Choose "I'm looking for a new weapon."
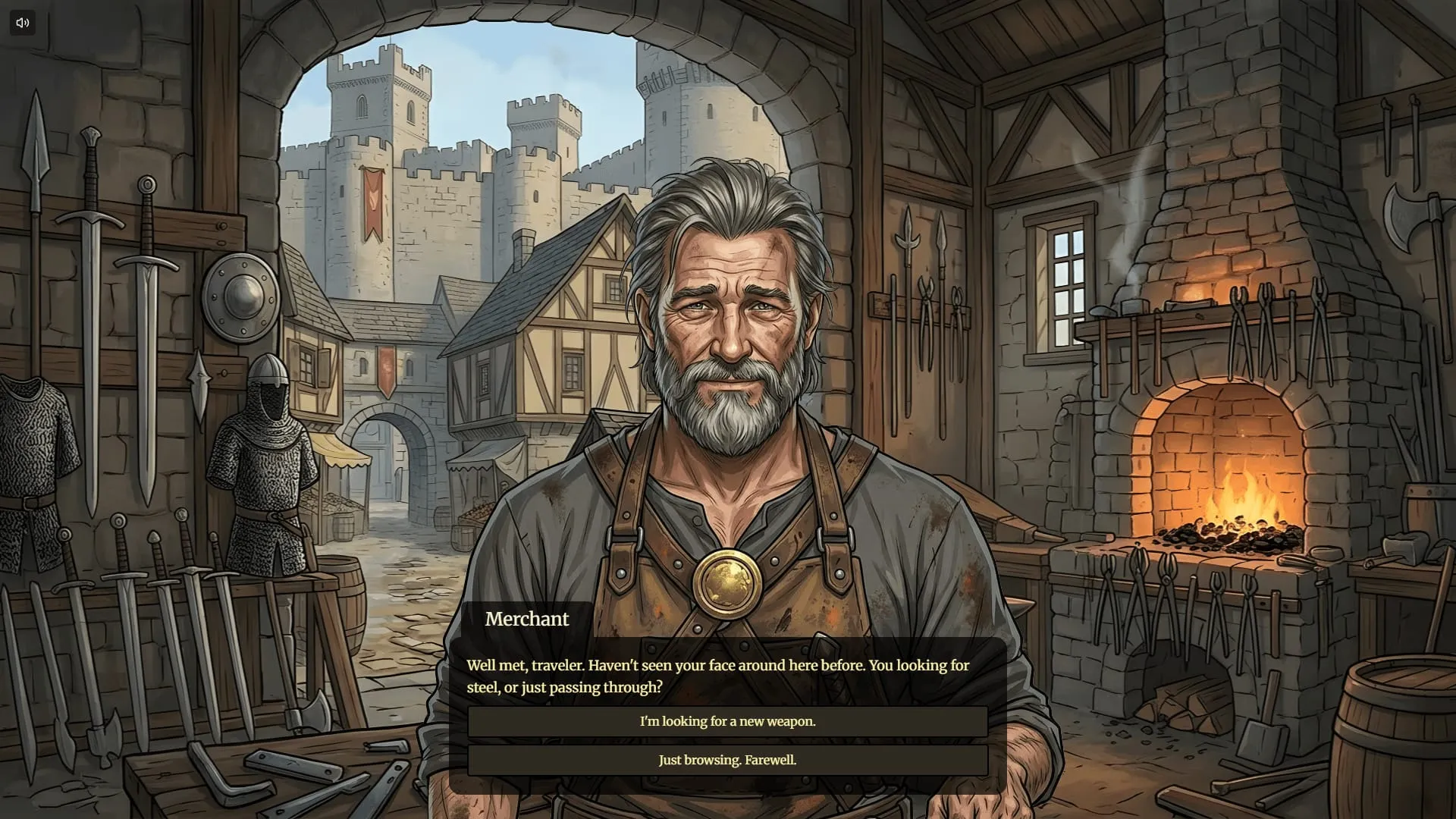The image size is (1456, 819). pos(728,721)
